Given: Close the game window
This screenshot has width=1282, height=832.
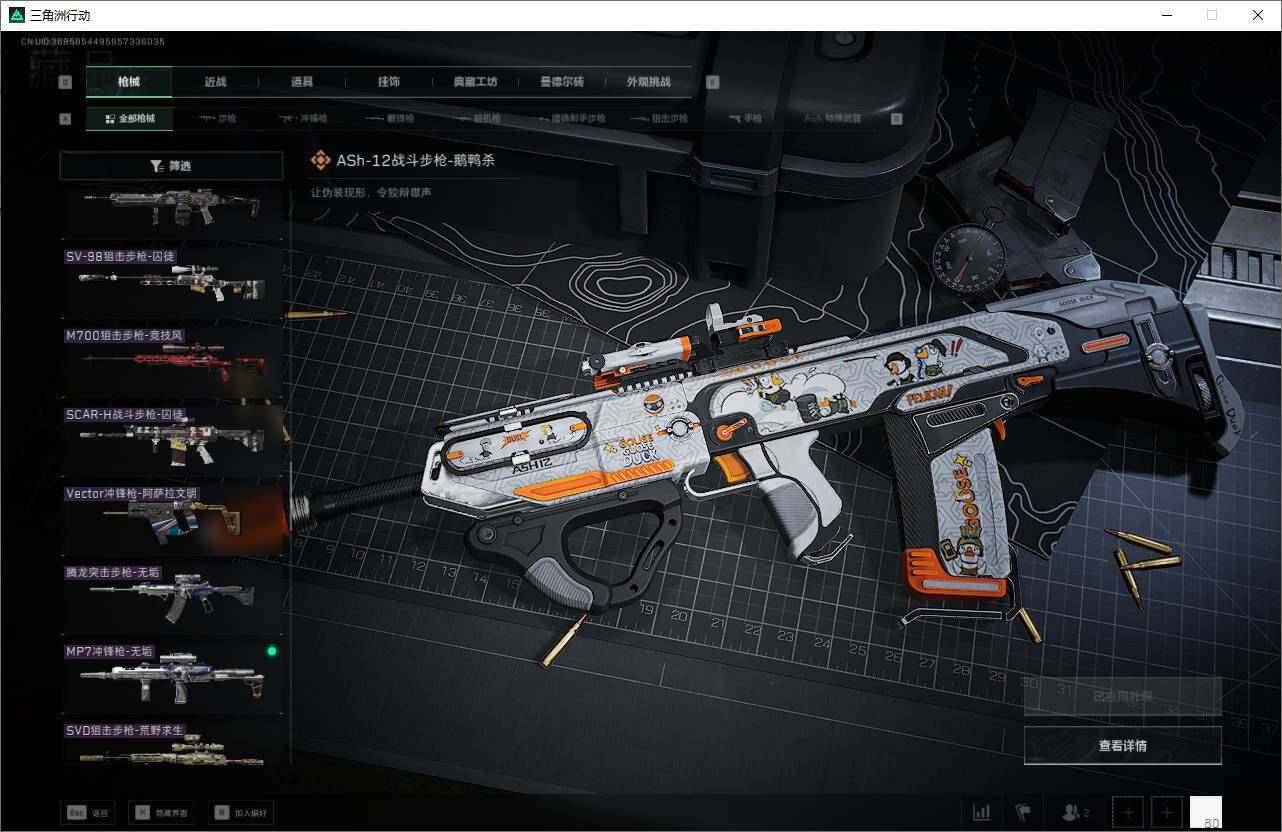Looking at the screenshot, I should click(x=1258, y=15).
